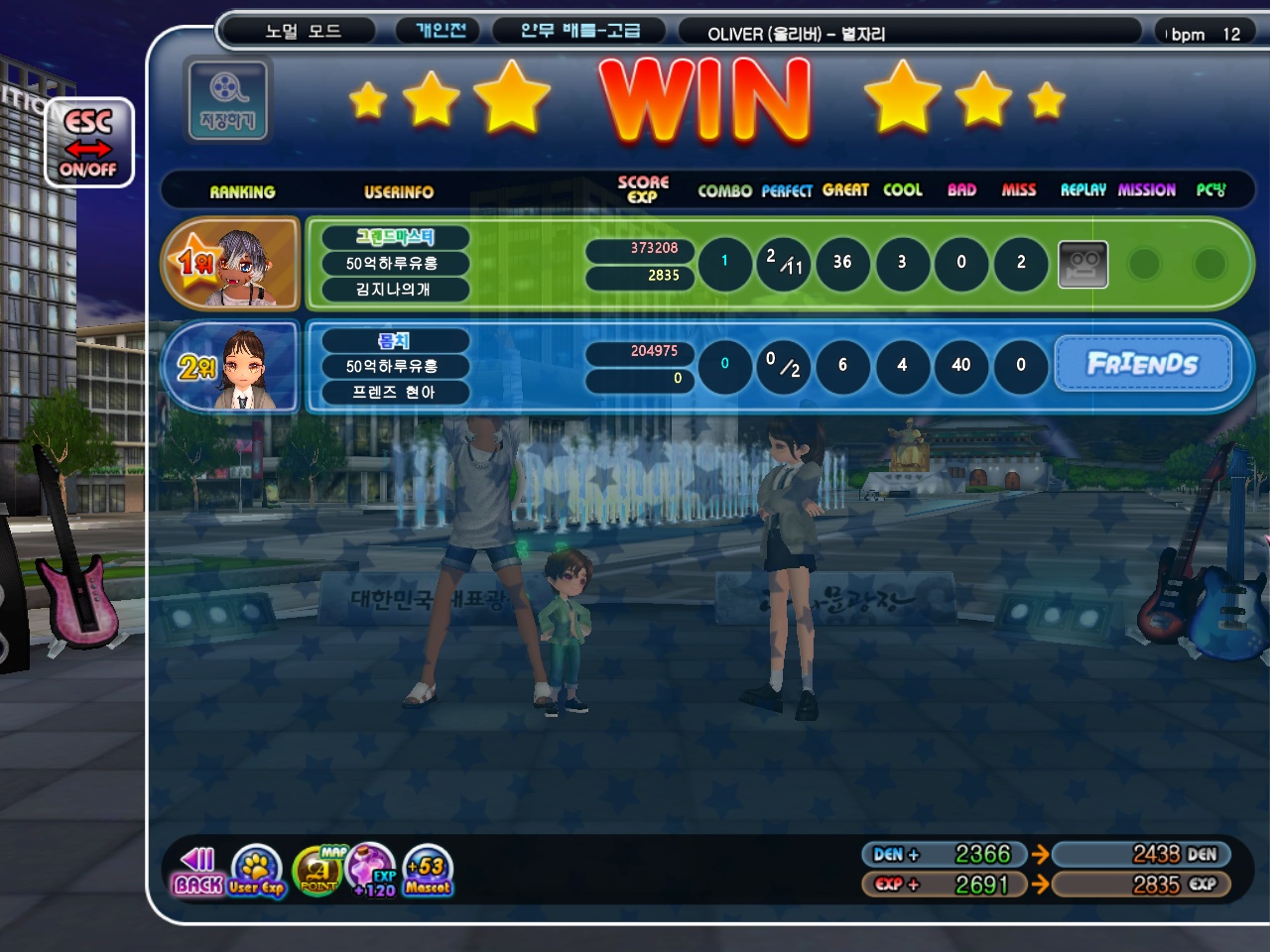Toggle the ESC ON/OFF interface button
Image resolution: width=1270 pixels, height=952 pixels.
tap(88, 143)
